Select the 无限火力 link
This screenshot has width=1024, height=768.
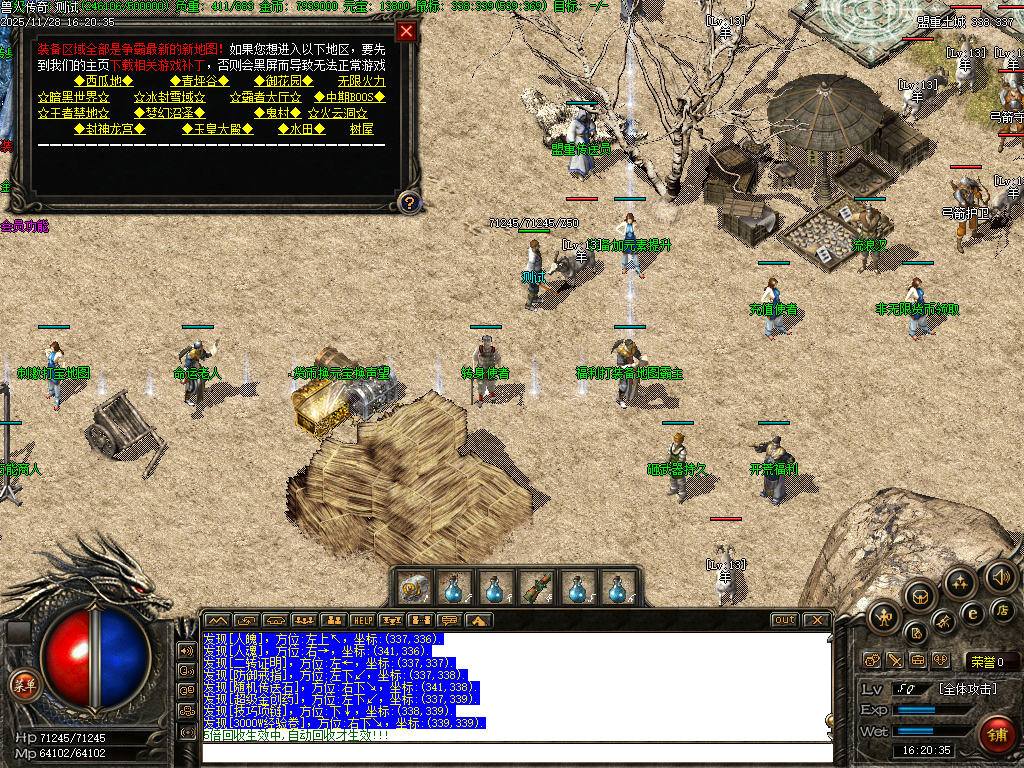(361, 81)
